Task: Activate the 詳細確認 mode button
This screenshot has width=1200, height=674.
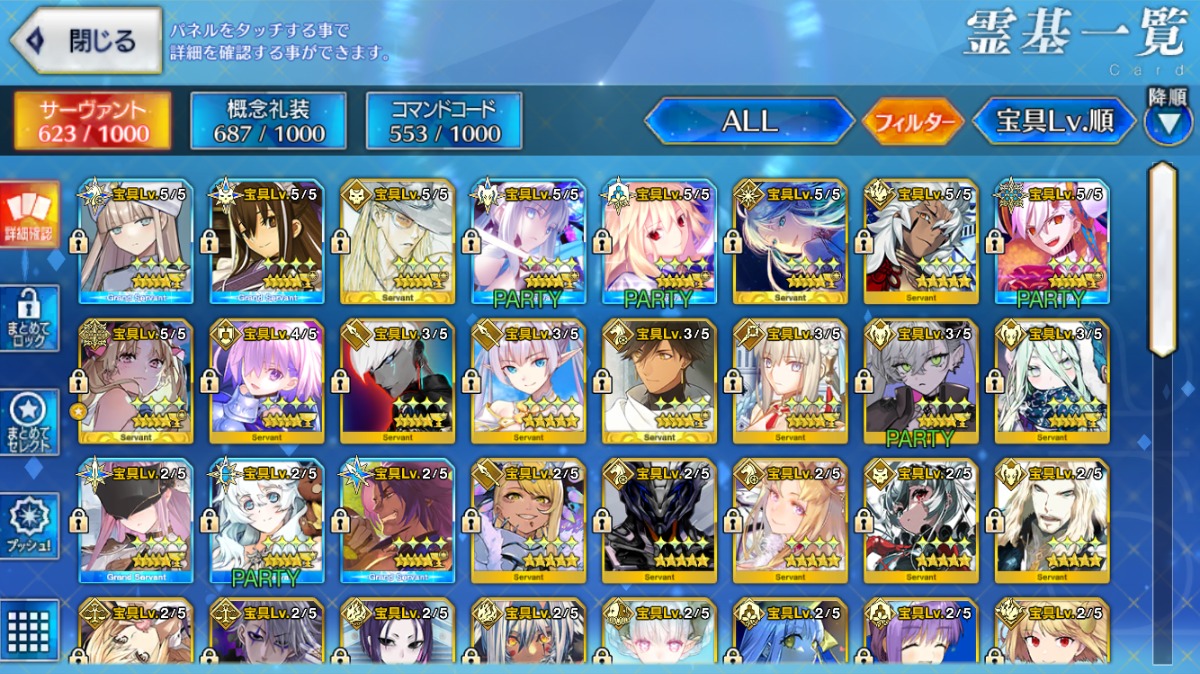Action: click(28, 215)
